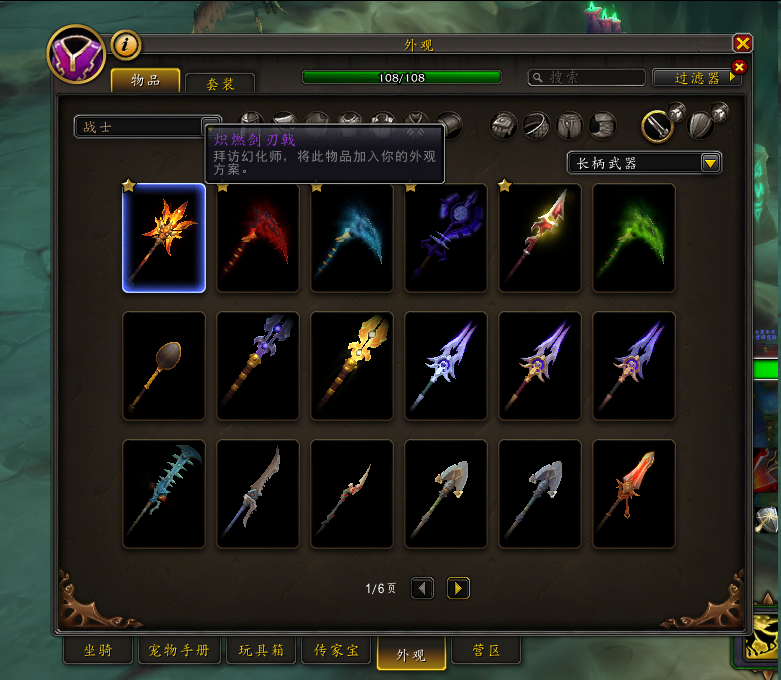This screenshot has height=680, width=781.
Task: Go to the next page of appearances
Action: coord(458,588)
